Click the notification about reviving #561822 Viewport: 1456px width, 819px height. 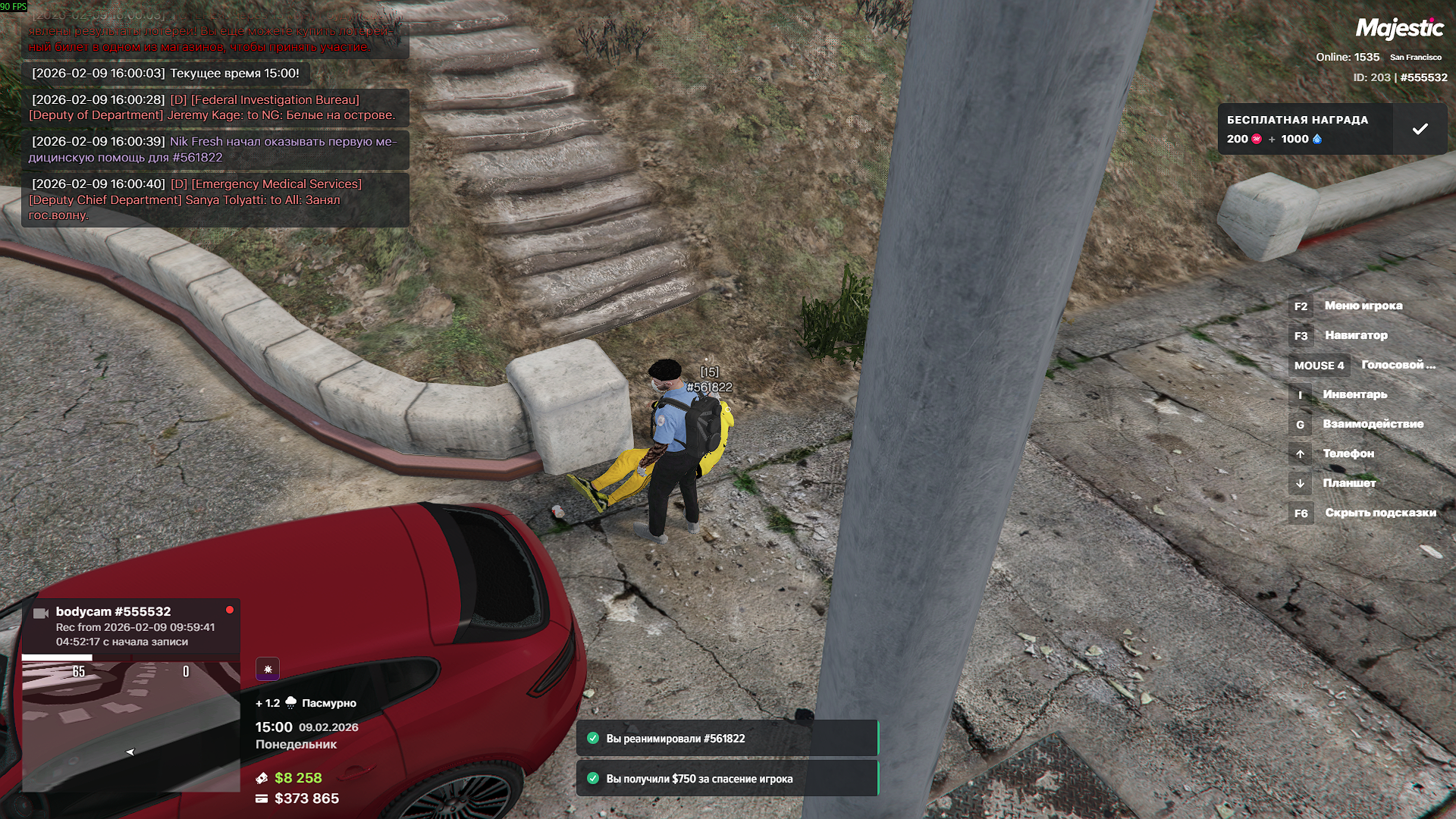(726, 739)
